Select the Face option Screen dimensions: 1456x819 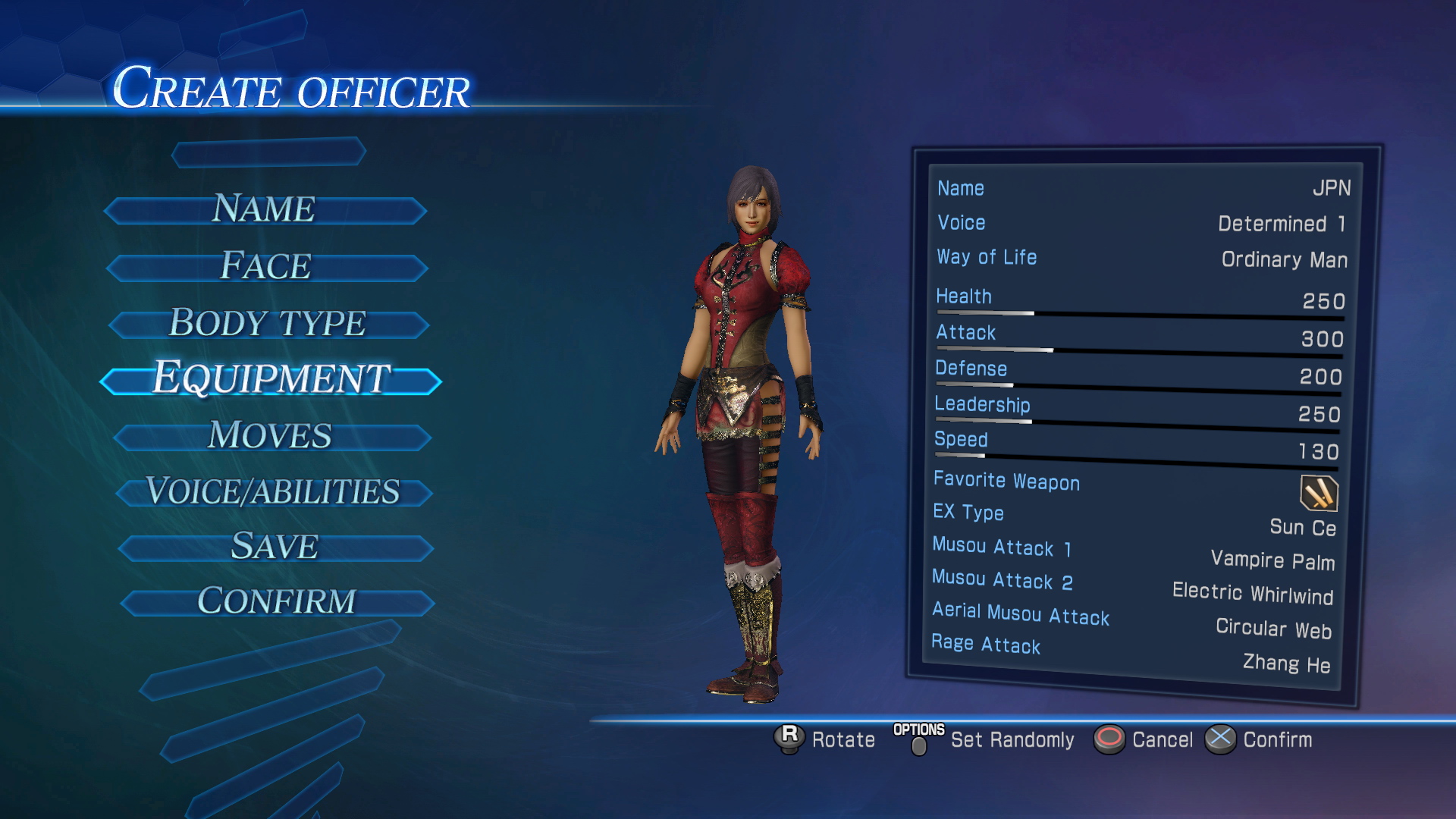[x=266, y=266]
